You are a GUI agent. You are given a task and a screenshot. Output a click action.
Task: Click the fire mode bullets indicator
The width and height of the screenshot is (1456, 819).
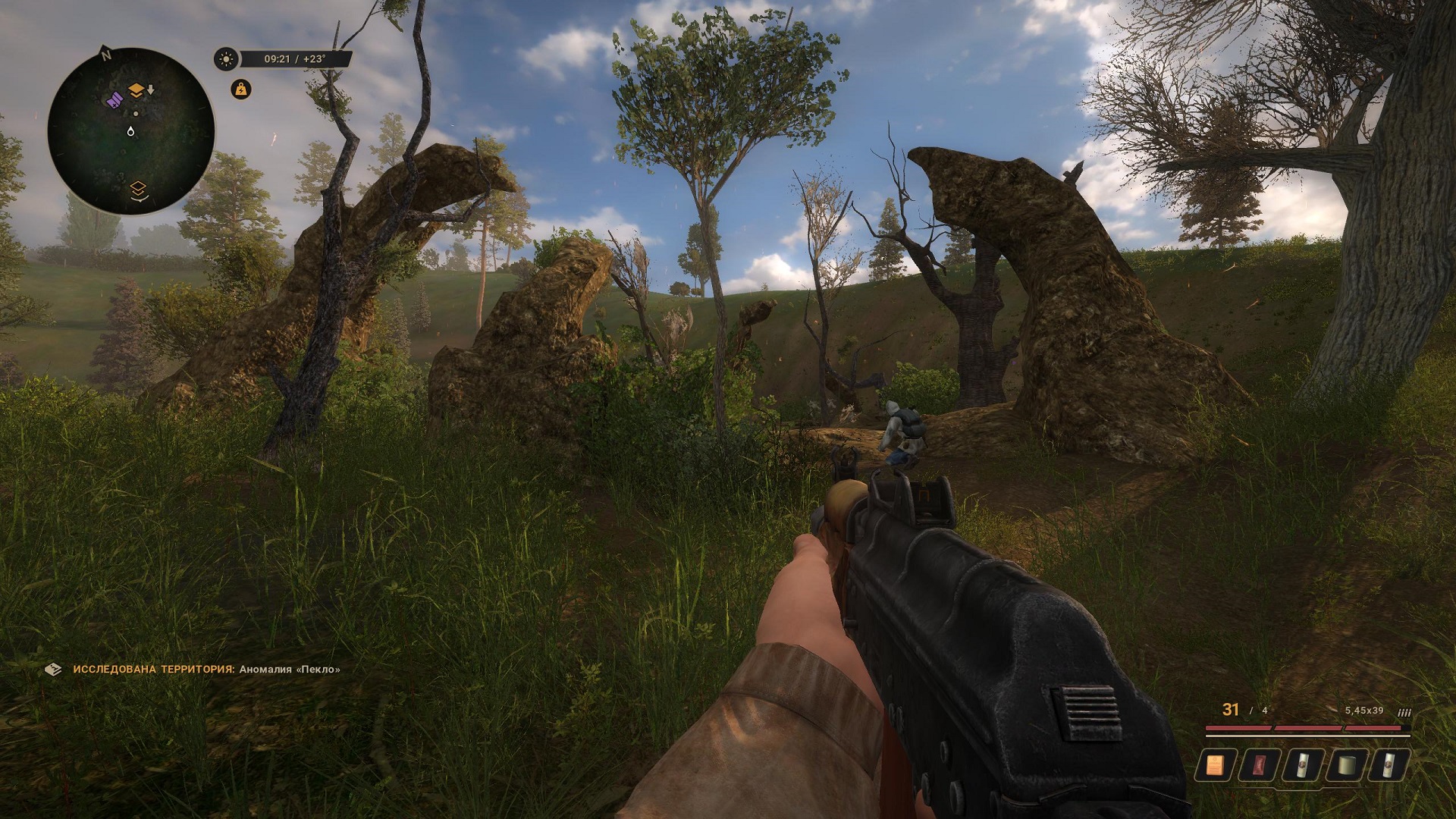(x=1404, y=712)
